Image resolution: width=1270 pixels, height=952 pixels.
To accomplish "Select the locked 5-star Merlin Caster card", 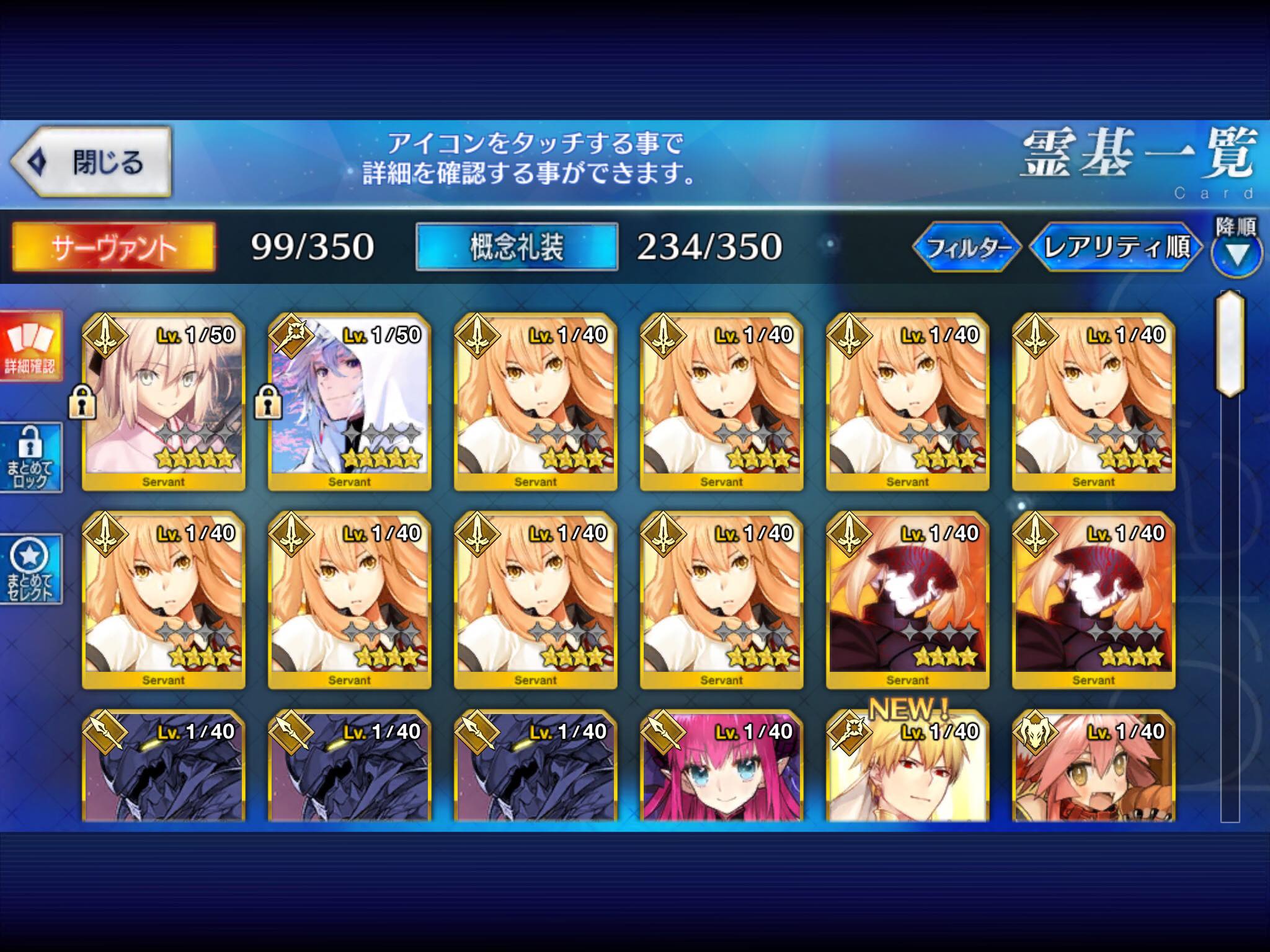I will (350, 402).
